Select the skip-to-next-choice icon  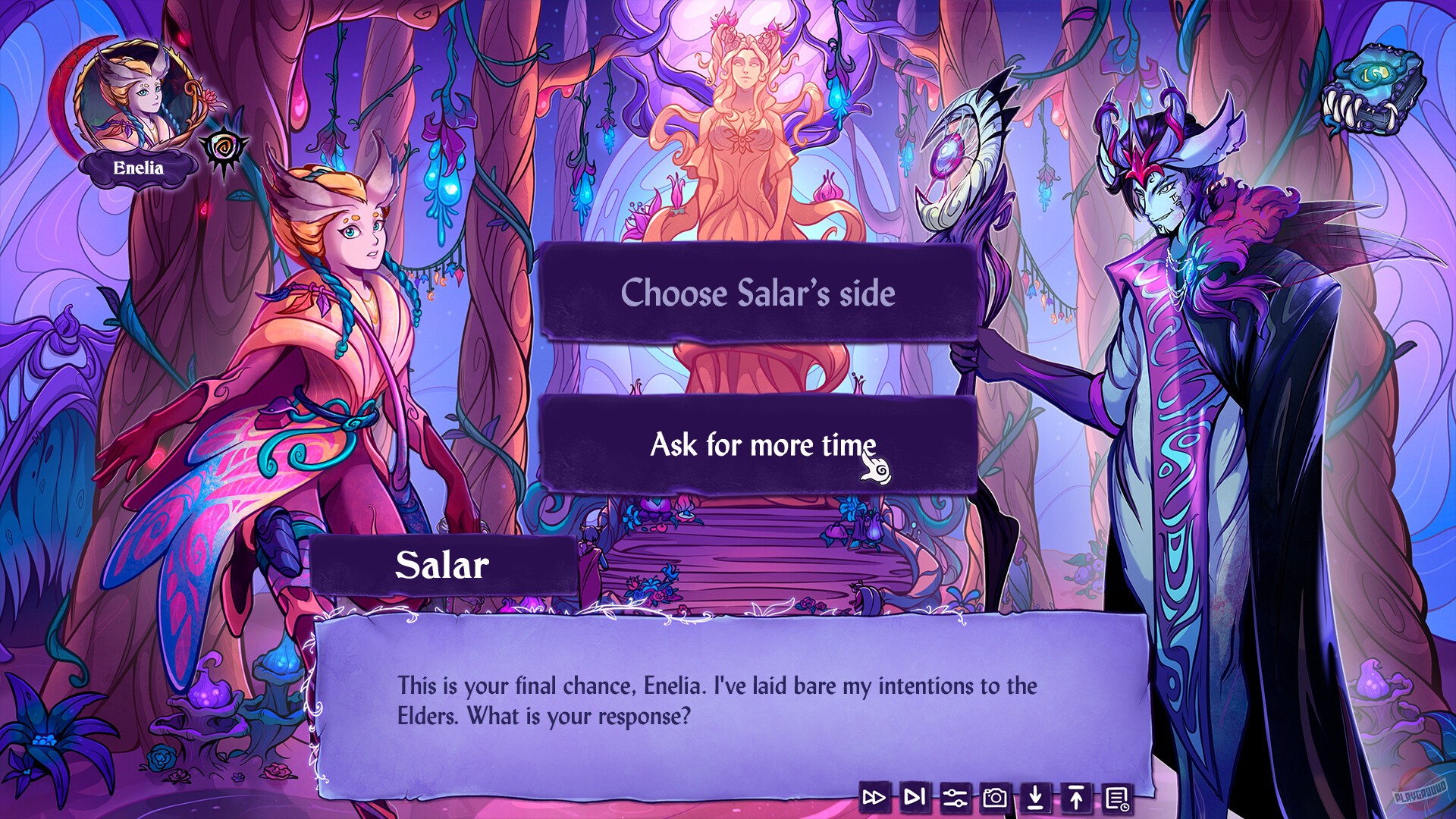pos(914,797)
